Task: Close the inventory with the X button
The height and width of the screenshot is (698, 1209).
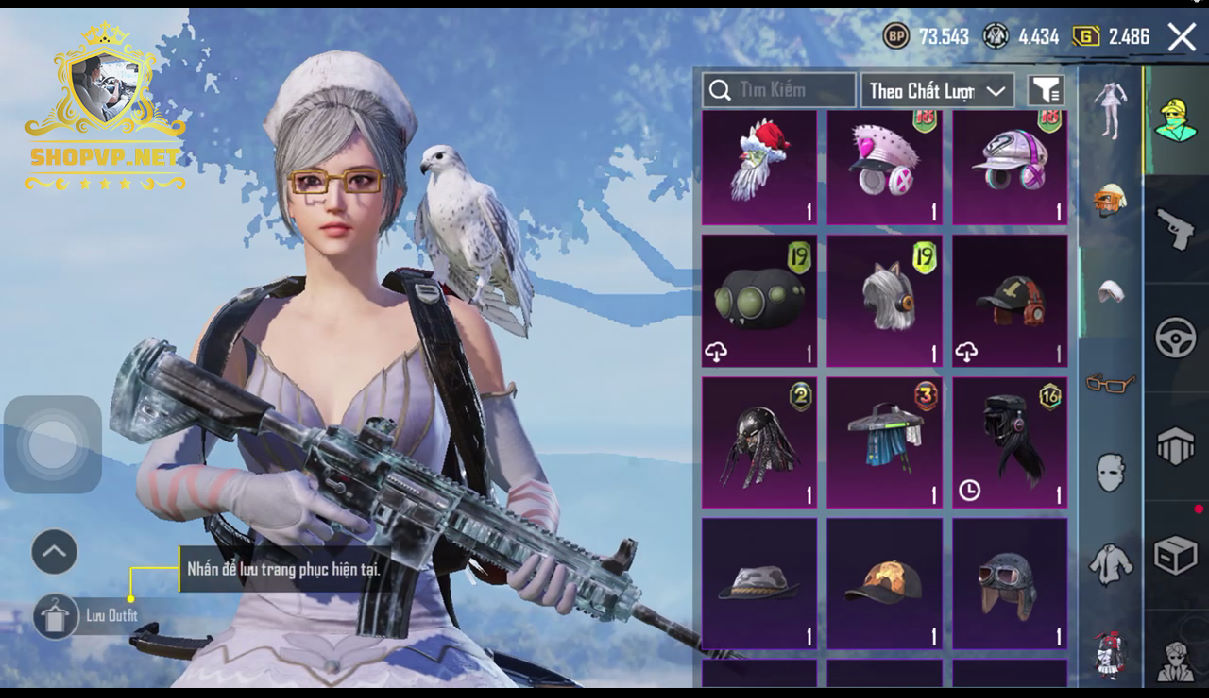Action: [x=1181, y=38]
